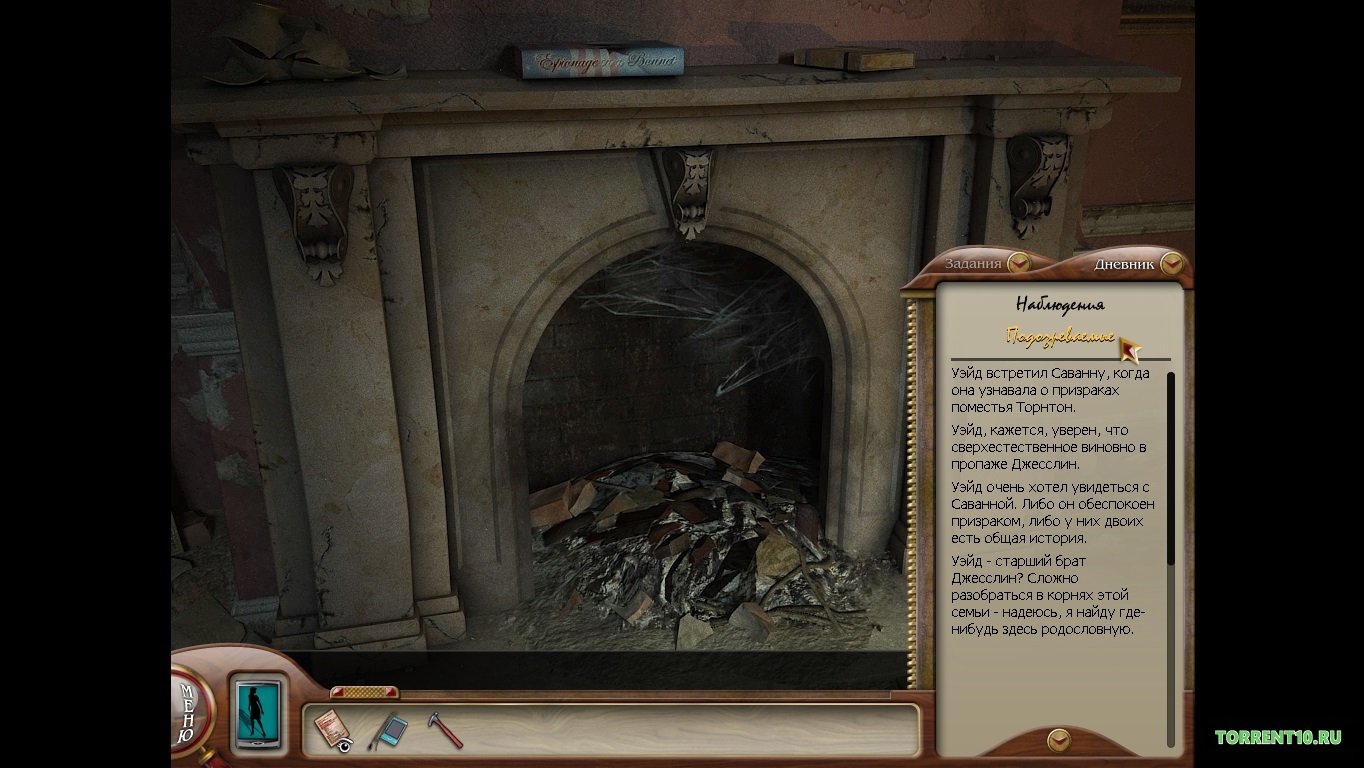Switch to the Дневник tab
The width and height of the screenshot is (1364, 768).
(x=1136, y=265)
